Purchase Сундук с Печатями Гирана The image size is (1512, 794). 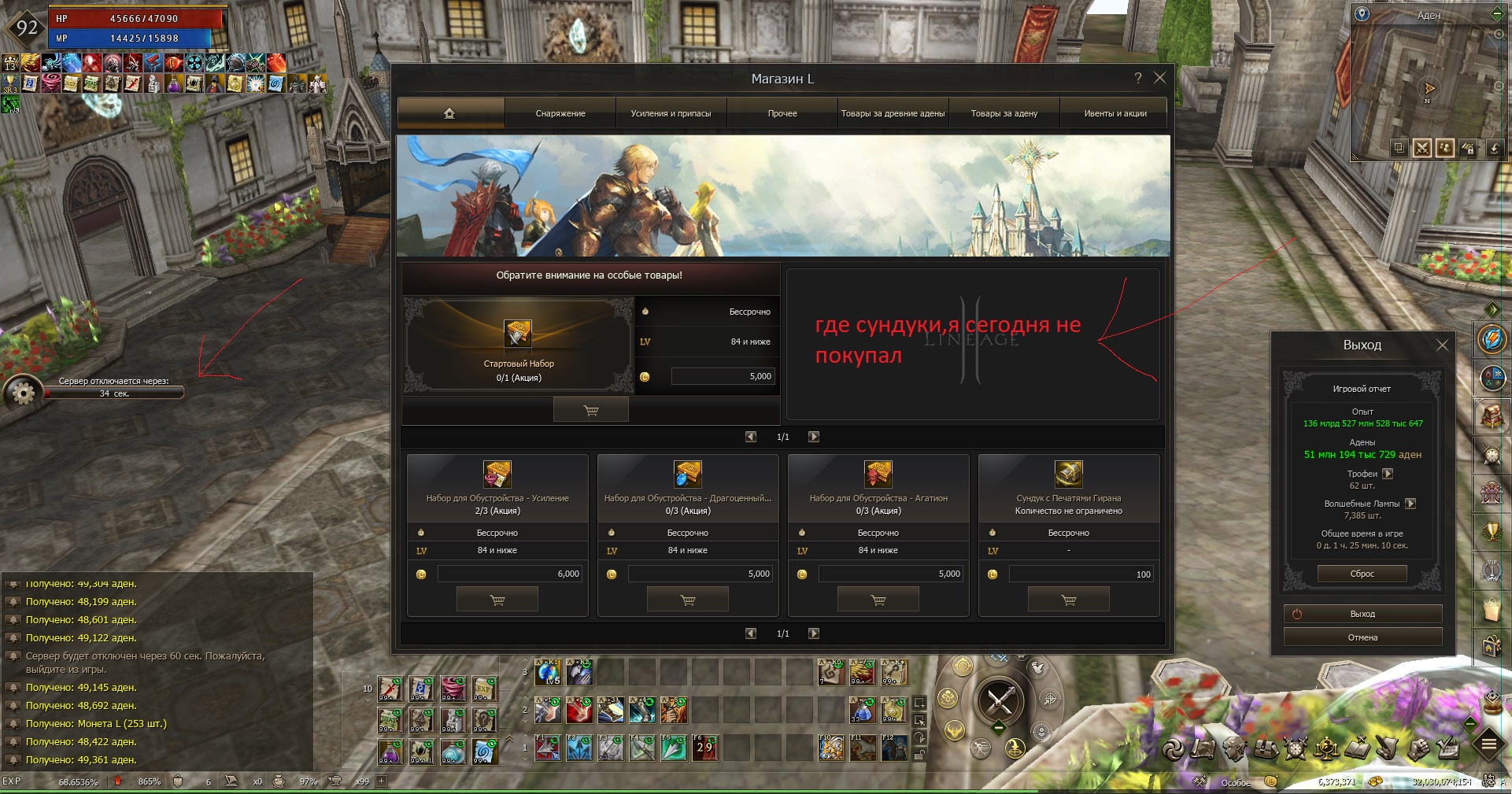pyautogui.click(x=1069, y=600)
